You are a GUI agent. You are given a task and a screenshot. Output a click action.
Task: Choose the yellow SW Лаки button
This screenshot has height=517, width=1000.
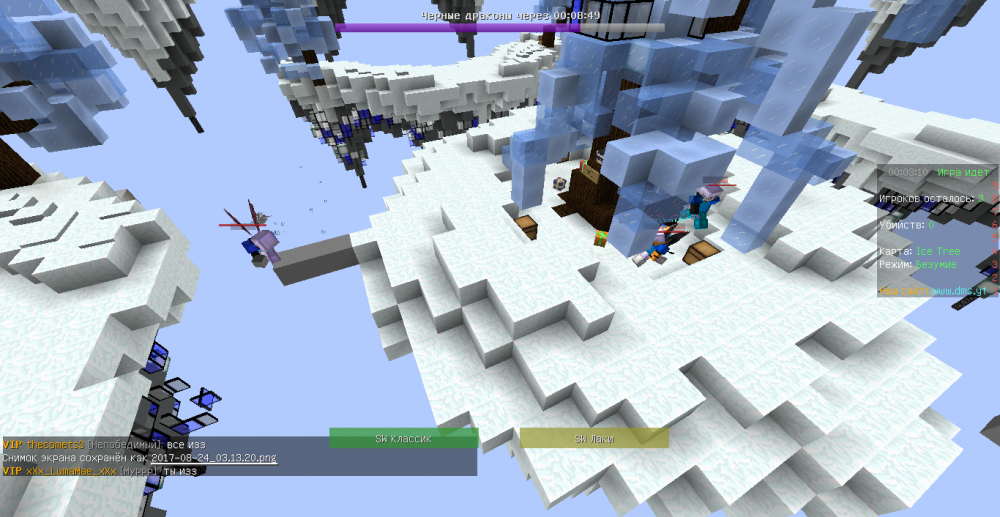click(x=594, y=438)
